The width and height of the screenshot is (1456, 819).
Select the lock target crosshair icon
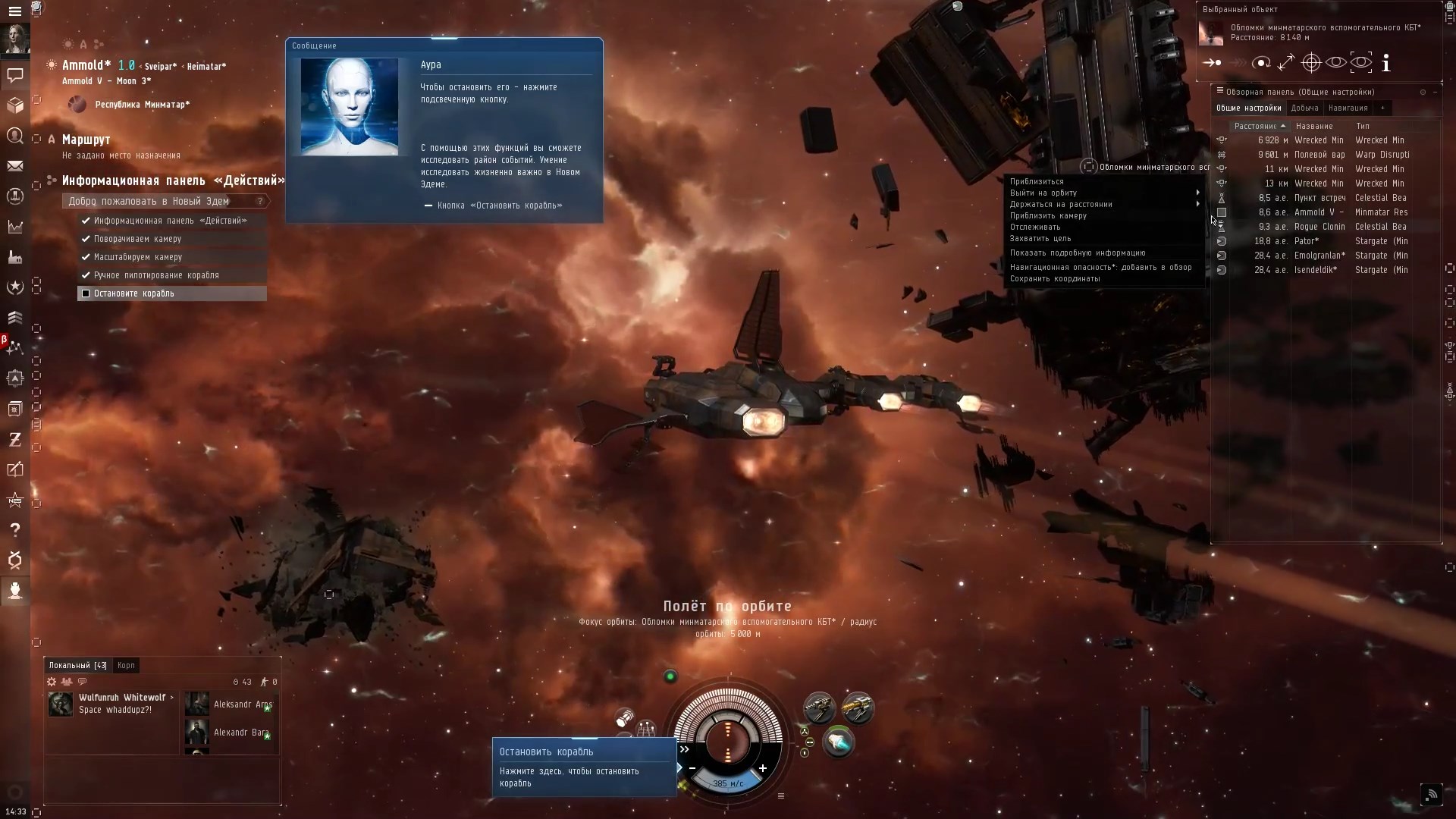point(1312,63)
